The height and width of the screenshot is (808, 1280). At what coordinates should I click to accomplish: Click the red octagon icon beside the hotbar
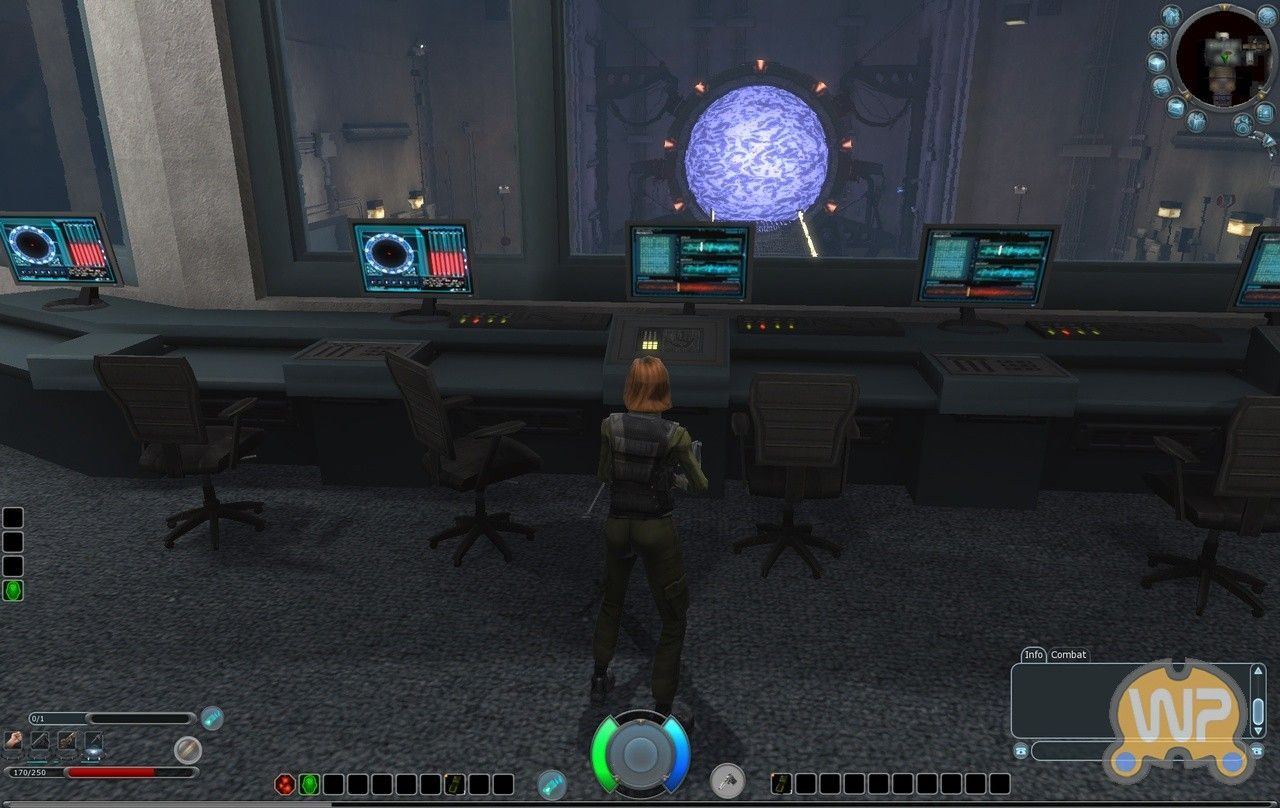[285, 784]
